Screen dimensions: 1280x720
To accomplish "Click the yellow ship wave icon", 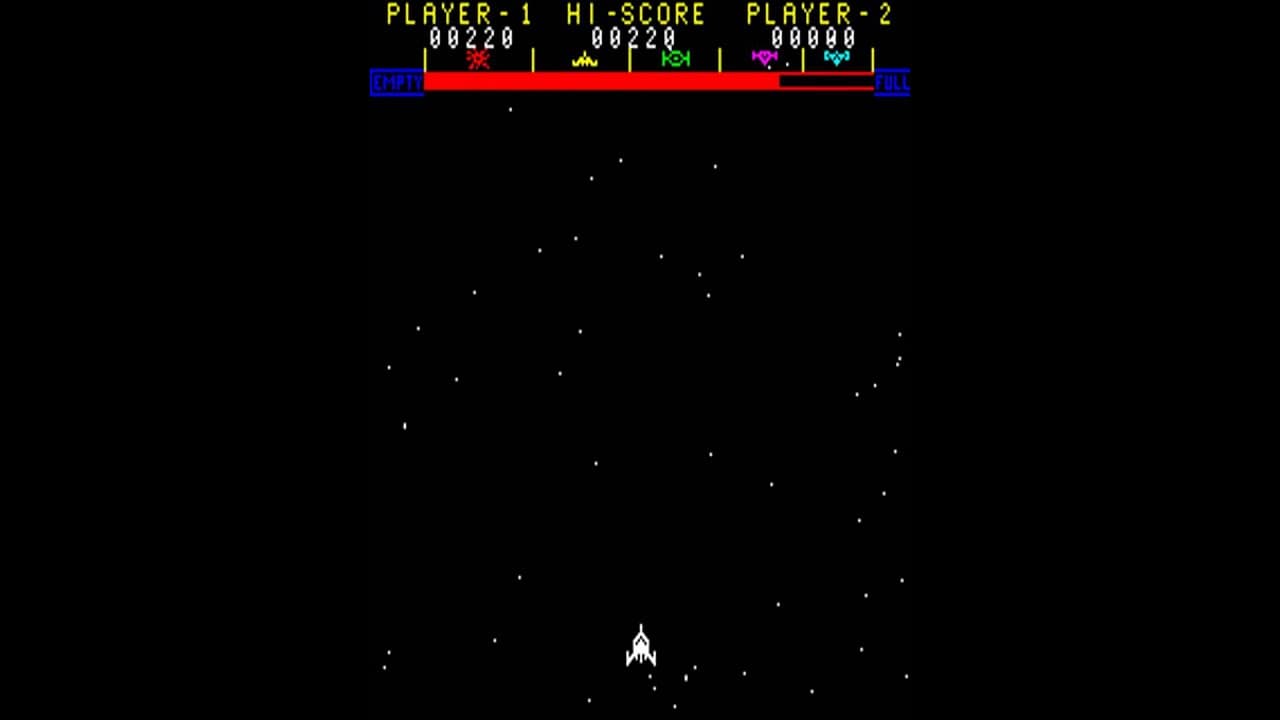I will pos(584,60).
